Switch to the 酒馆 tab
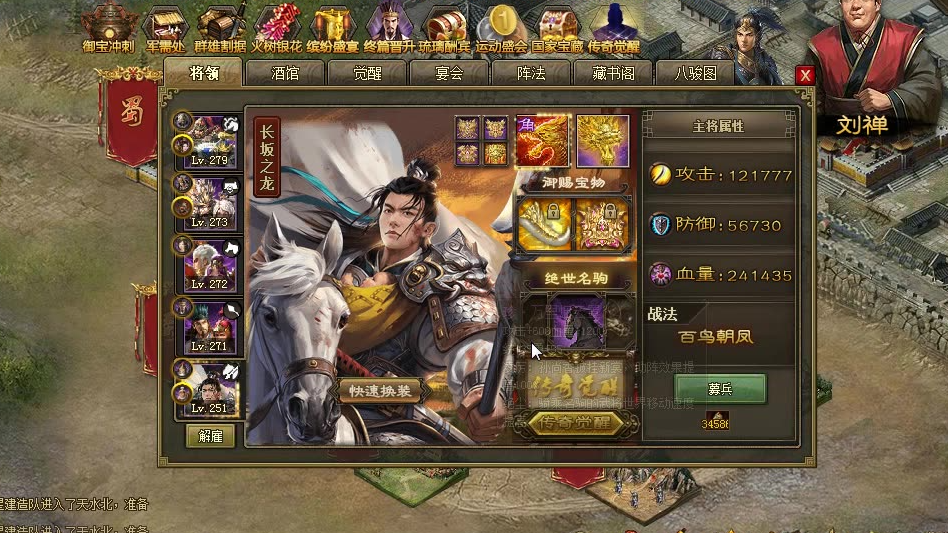Image resolution: width=948 pixels, height=533 pixels. [285, 73]
